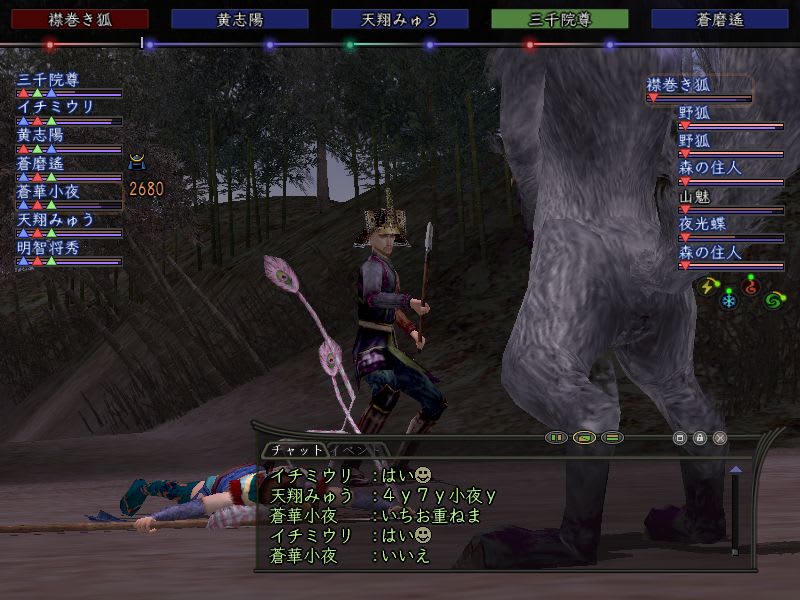Switch to the チャット chat tab
The width and height of the screenshot is (800, 600).
[296, 451]
